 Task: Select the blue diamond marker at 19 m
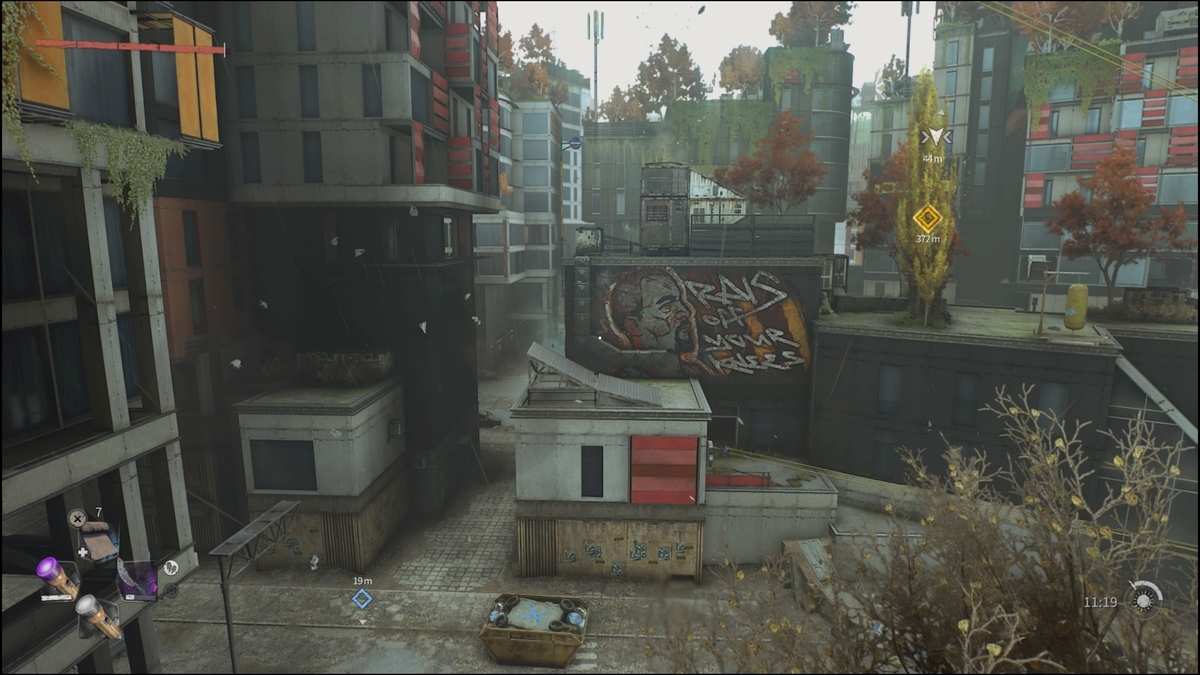pyautogui.click(x=362, y=598)
